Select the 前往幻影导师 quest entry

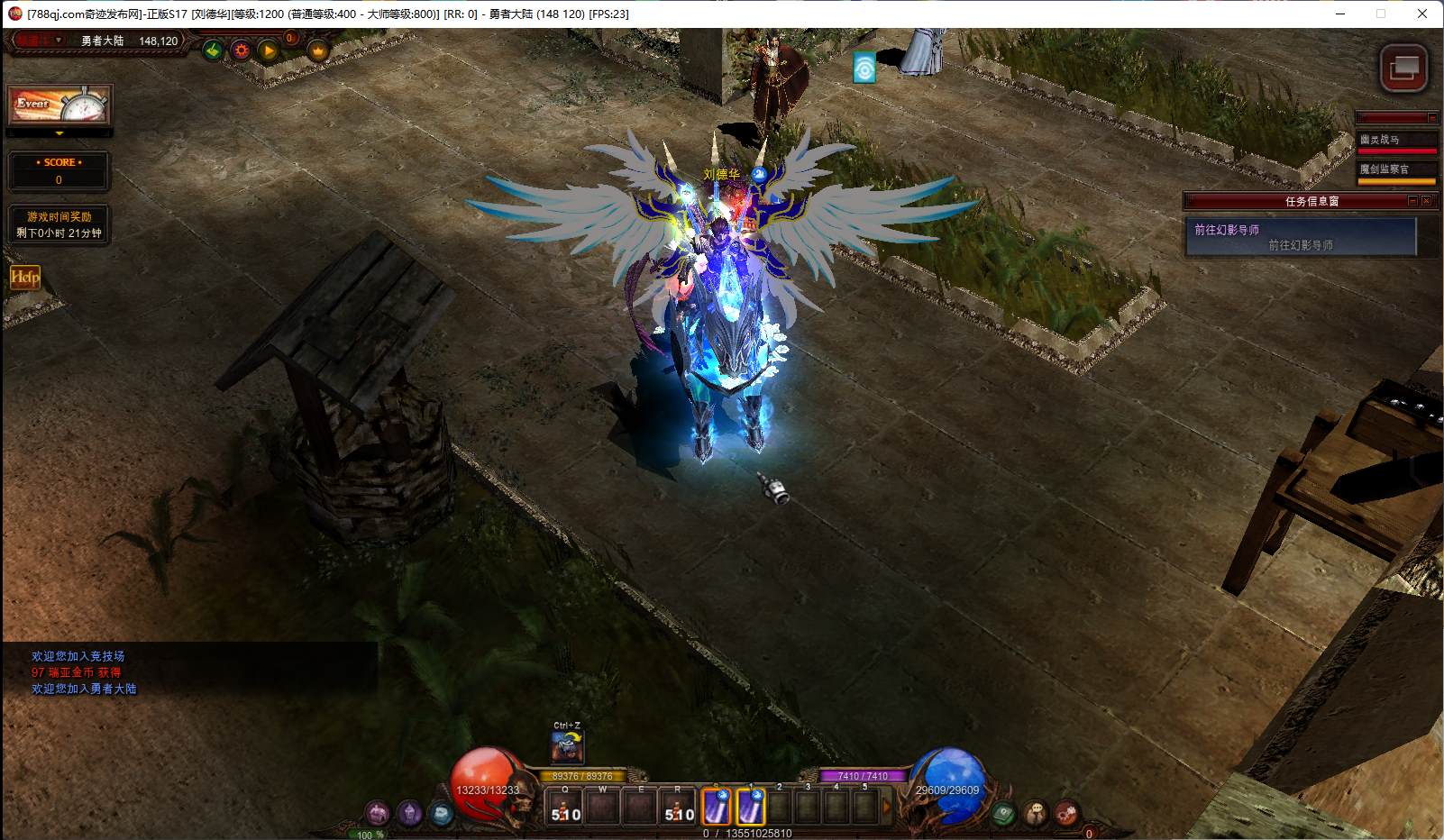(1300, 237)
